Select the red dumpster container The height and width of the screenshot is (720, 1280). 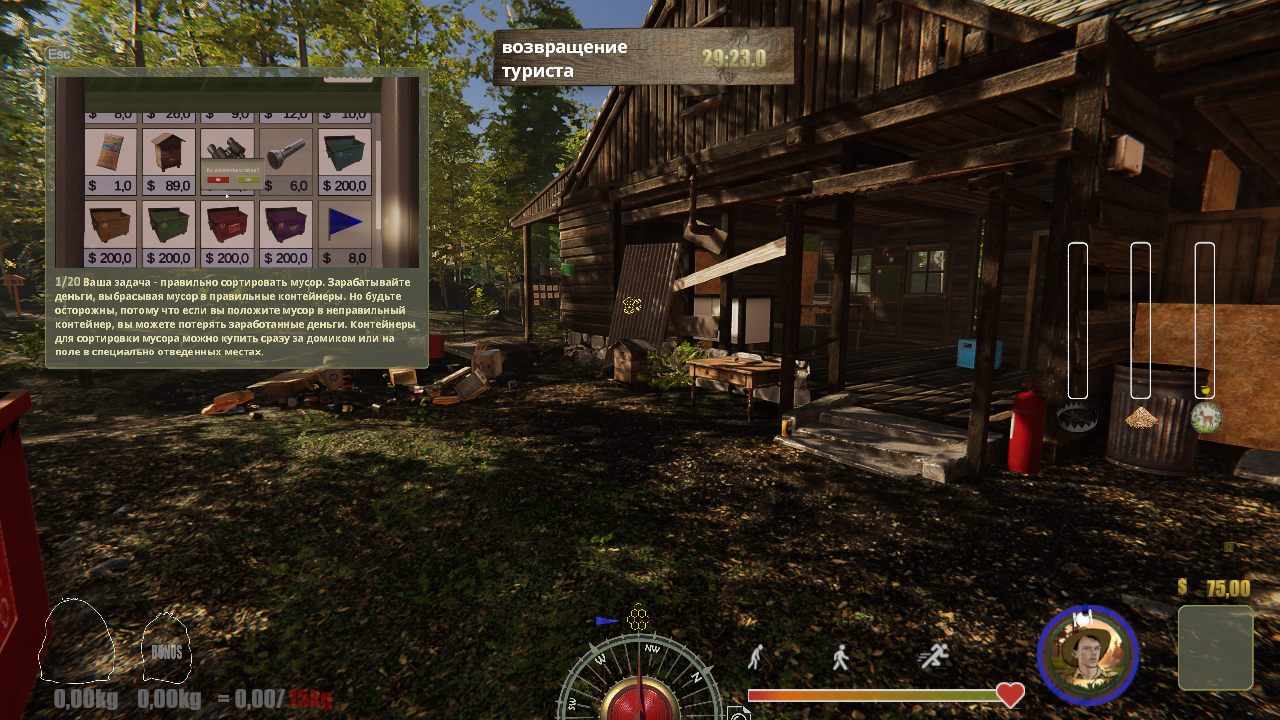[x=228, y=223]
